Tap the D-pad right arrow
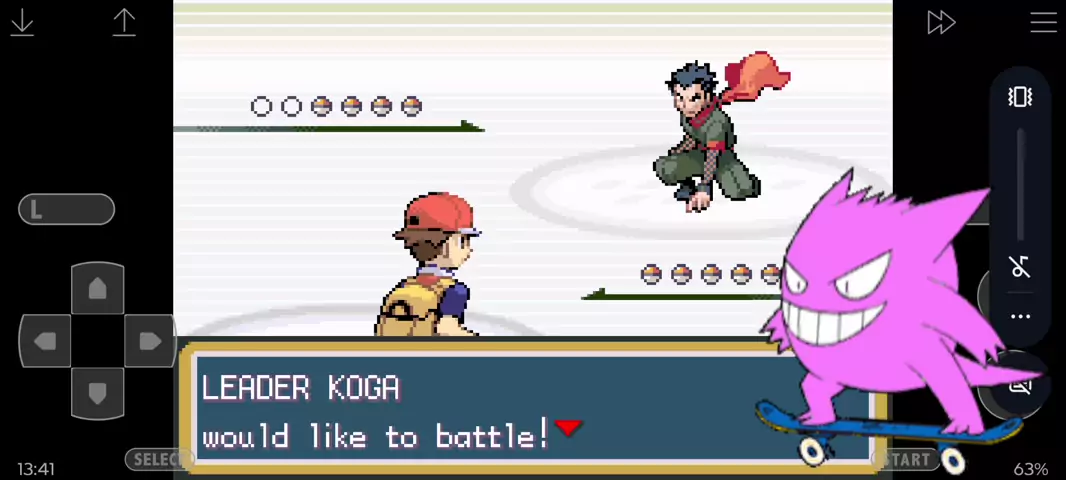1066x480 pixels. 150,341
